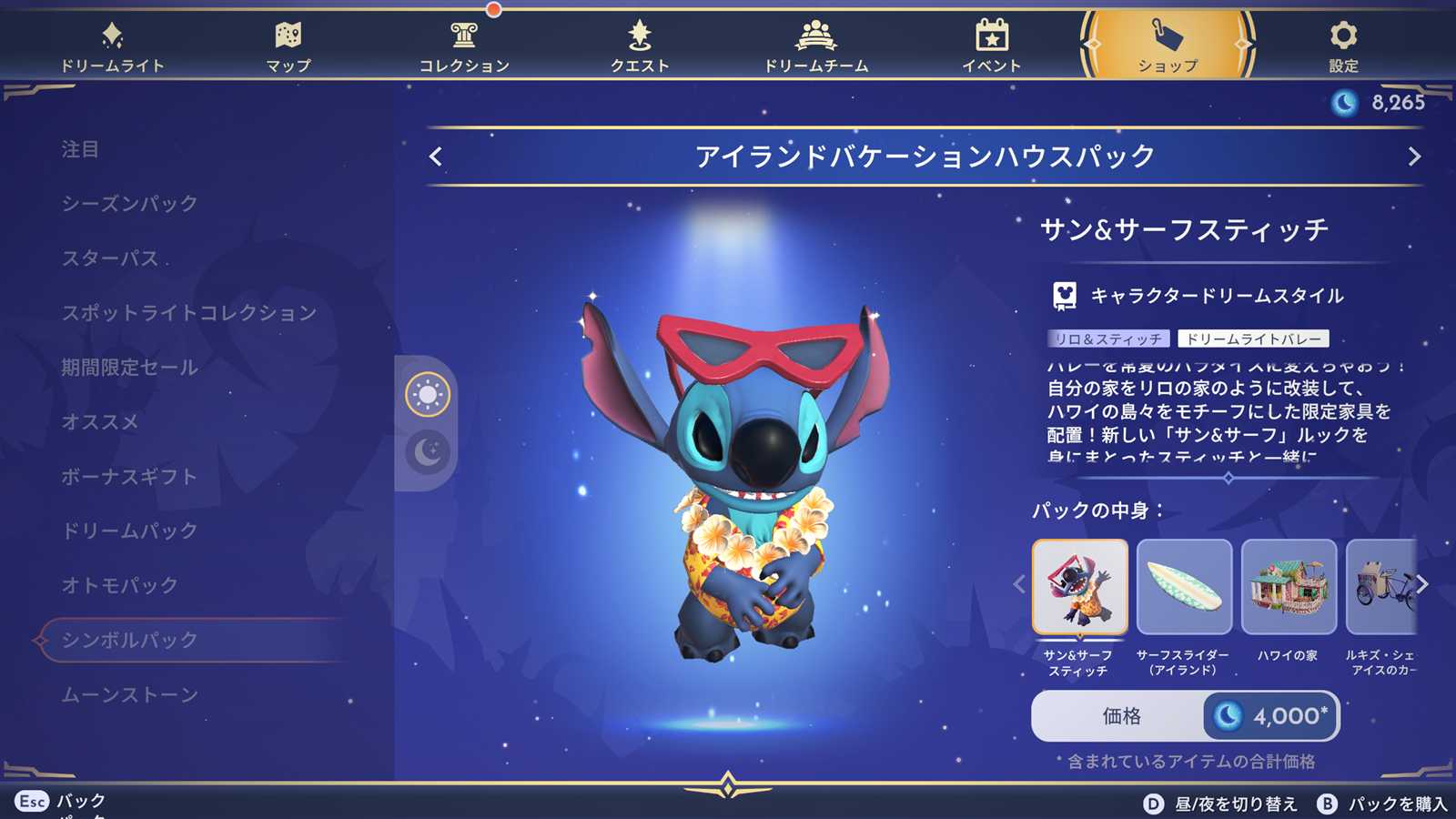Switch preview to daytime sun mode
1456x819 pixels.
click(427, 395)
